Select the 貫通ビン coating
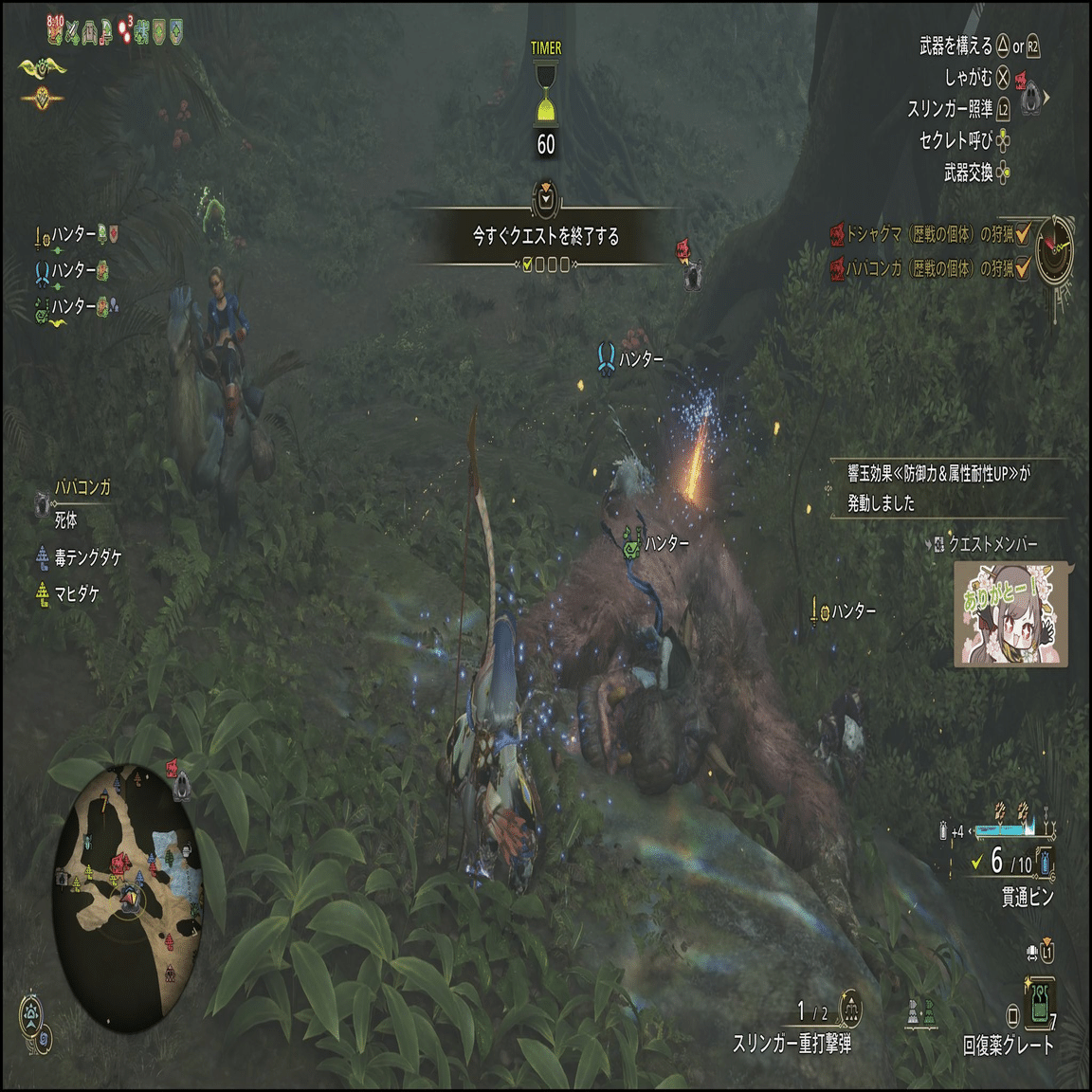The height and width of the screenshot is (1092, 1092). tap(1027, 896)
